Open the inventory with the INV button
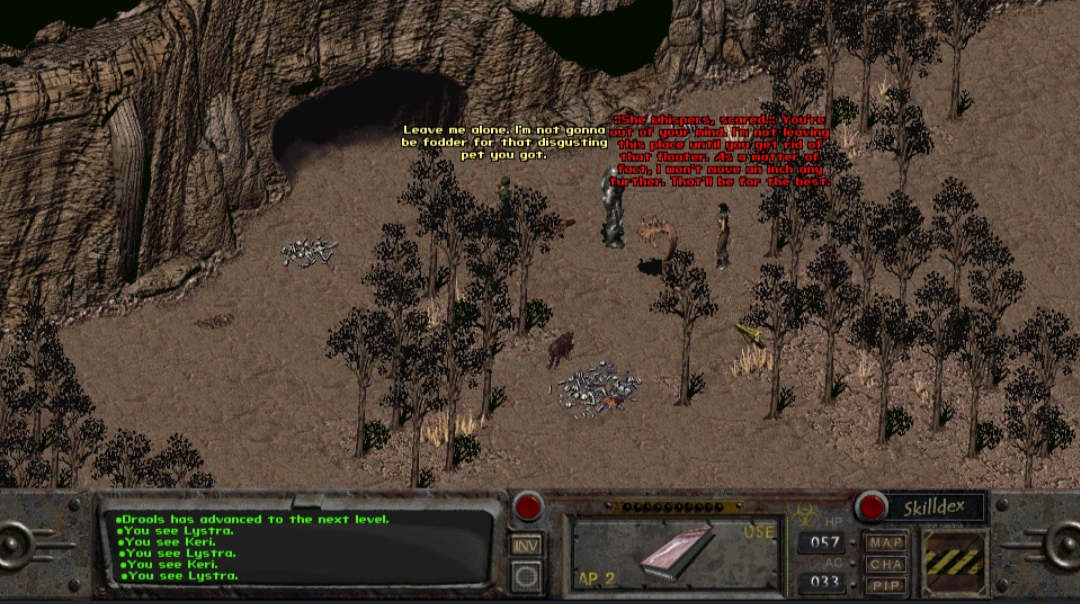Image resolution: width=1080 pixels, height=604 pixels. click(527, 546)
